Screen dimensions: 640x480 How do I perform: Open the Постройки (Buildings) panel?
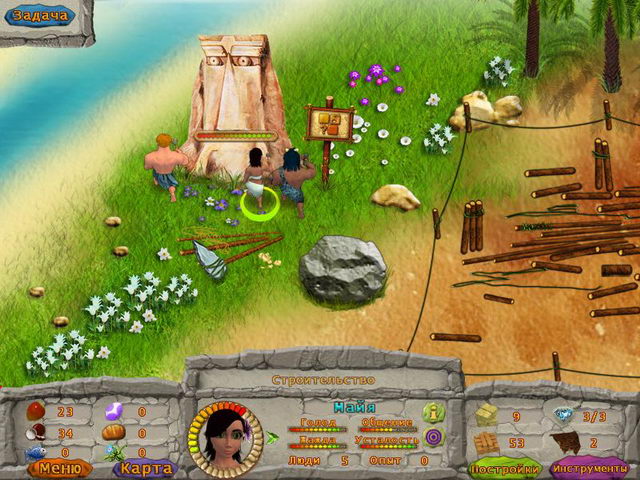pos(505,468)
